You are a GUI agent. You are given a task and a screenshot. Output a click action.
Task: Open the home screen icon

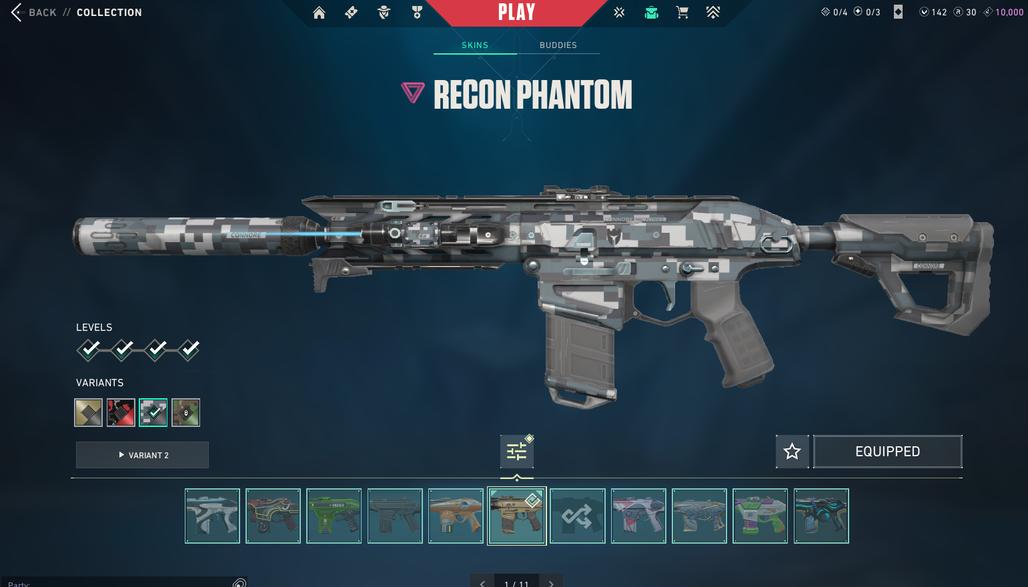319,13
